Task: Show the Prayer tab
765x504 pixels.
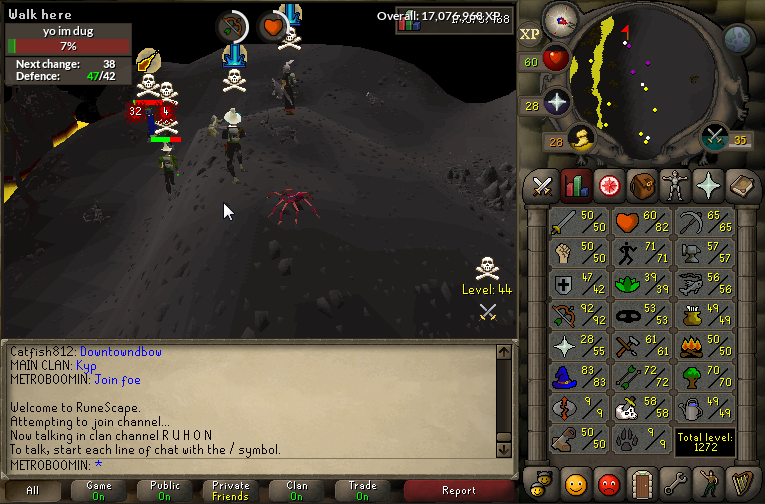Action: (x=708, y=186)
